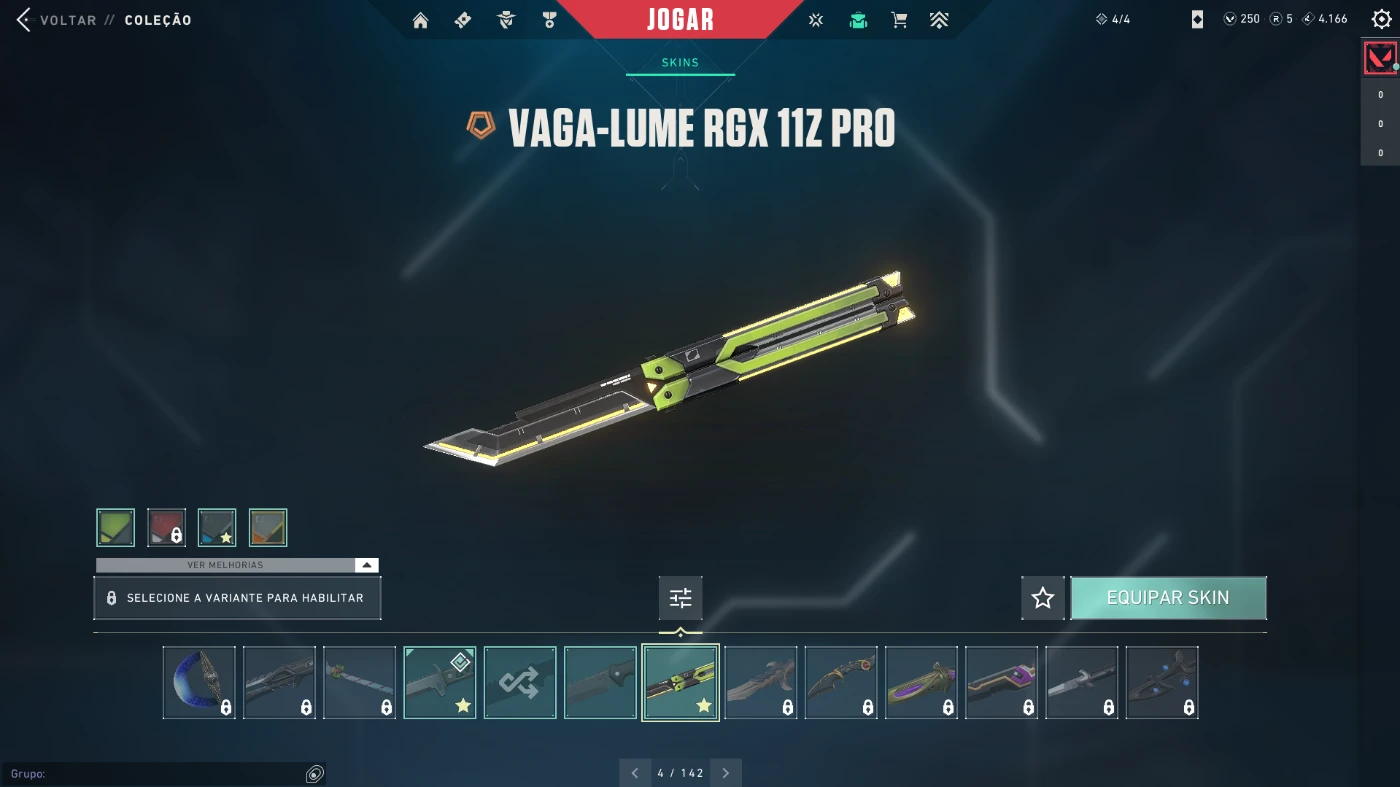Image resolution: width=1400 pixels, height=787 pixels.
Task: Open the settings gear icon
Action: 1381,19
